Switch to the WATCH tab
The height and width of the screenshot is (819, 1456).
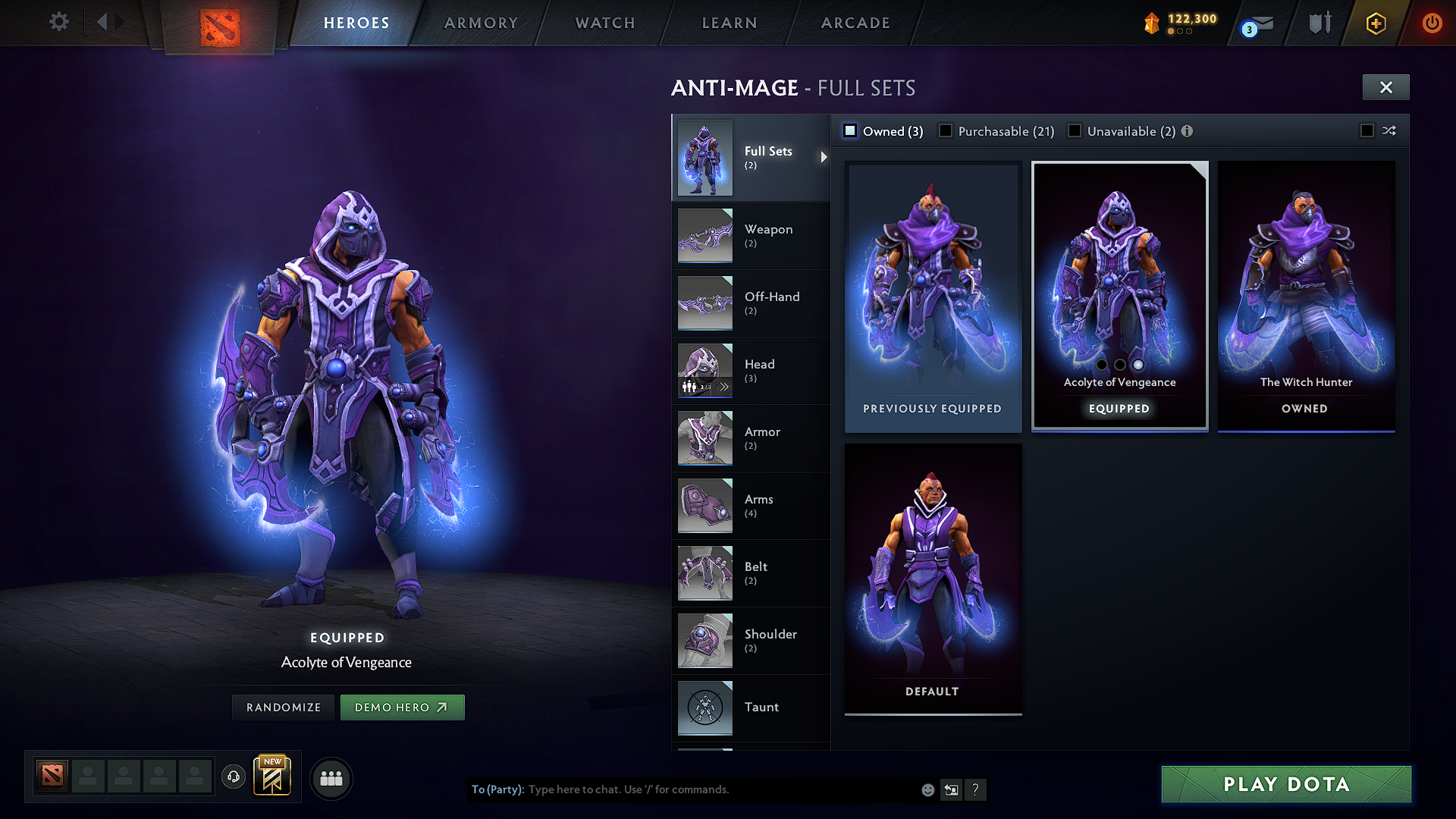[604, 23]
